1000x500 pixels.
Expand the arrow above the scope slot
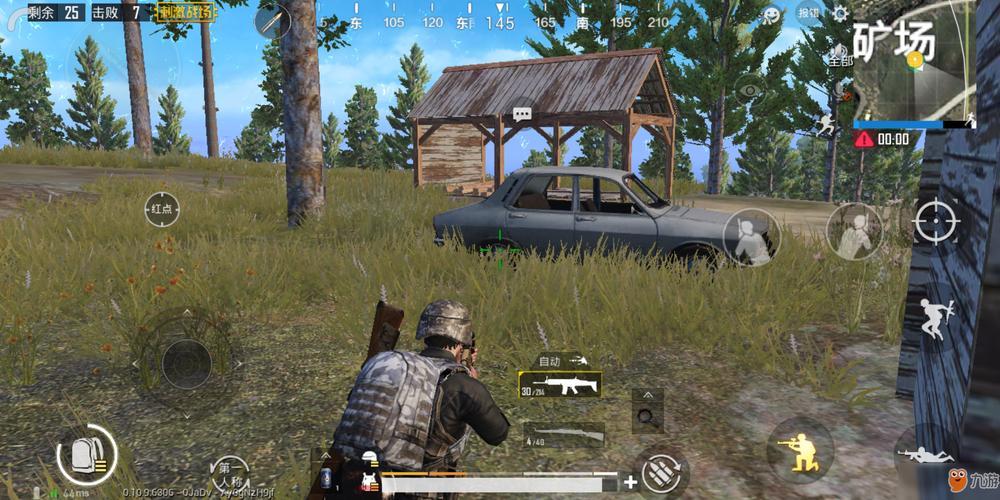click(647, 397)
